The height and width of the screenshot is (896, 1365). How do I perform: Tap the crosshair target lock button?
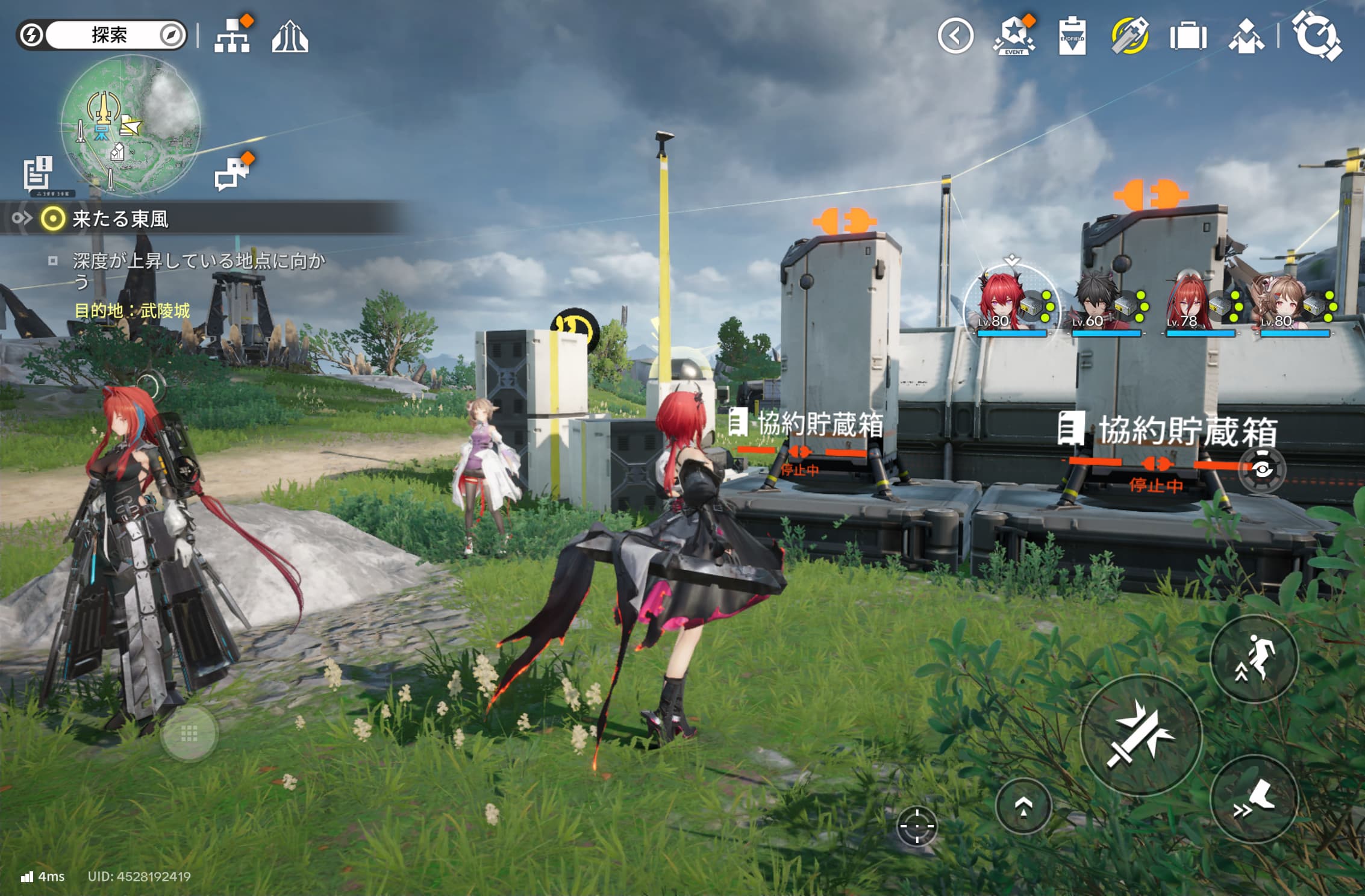coord(917,826)
